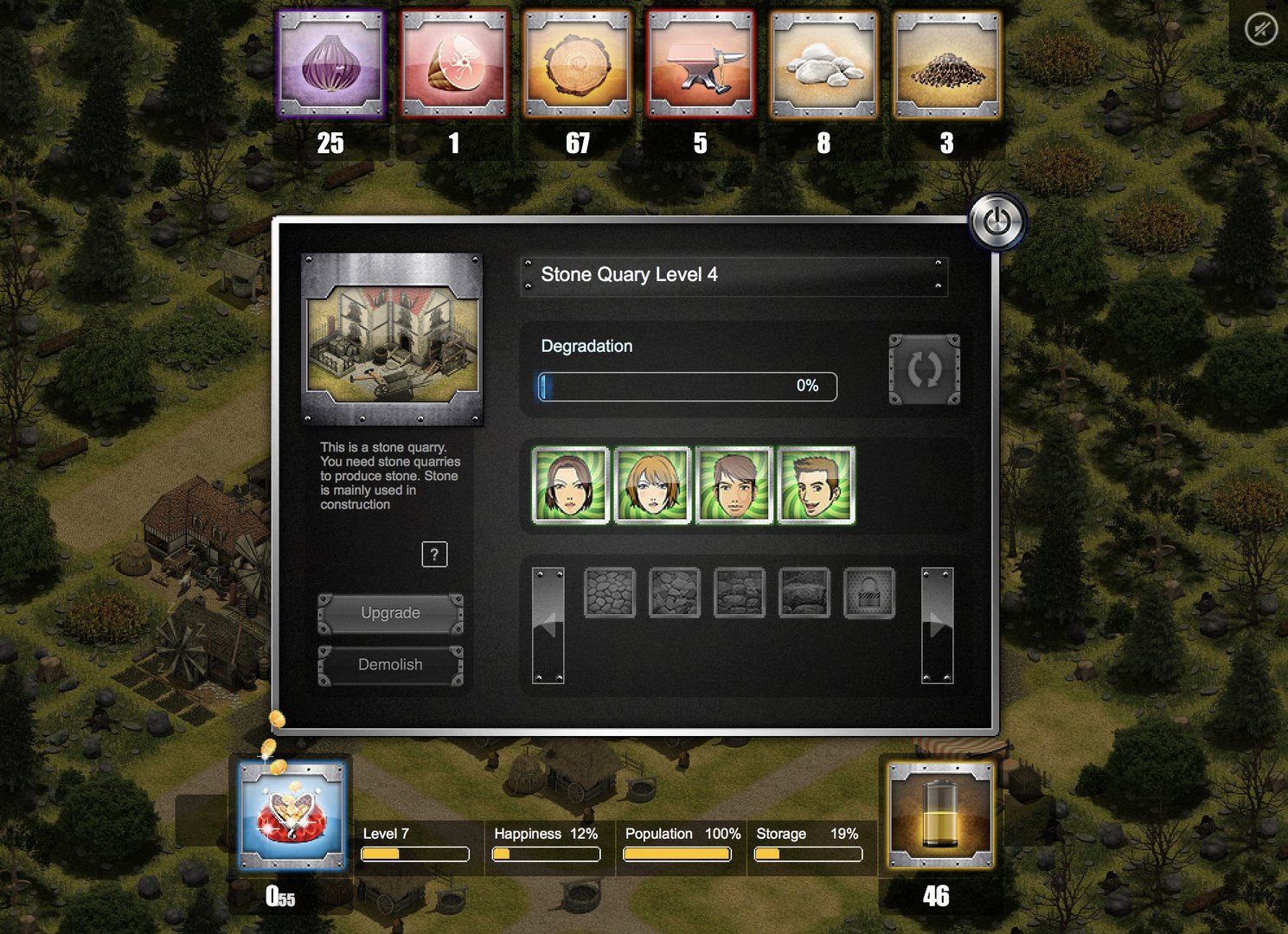Select the locked stone product slot

tap(868, 593)
